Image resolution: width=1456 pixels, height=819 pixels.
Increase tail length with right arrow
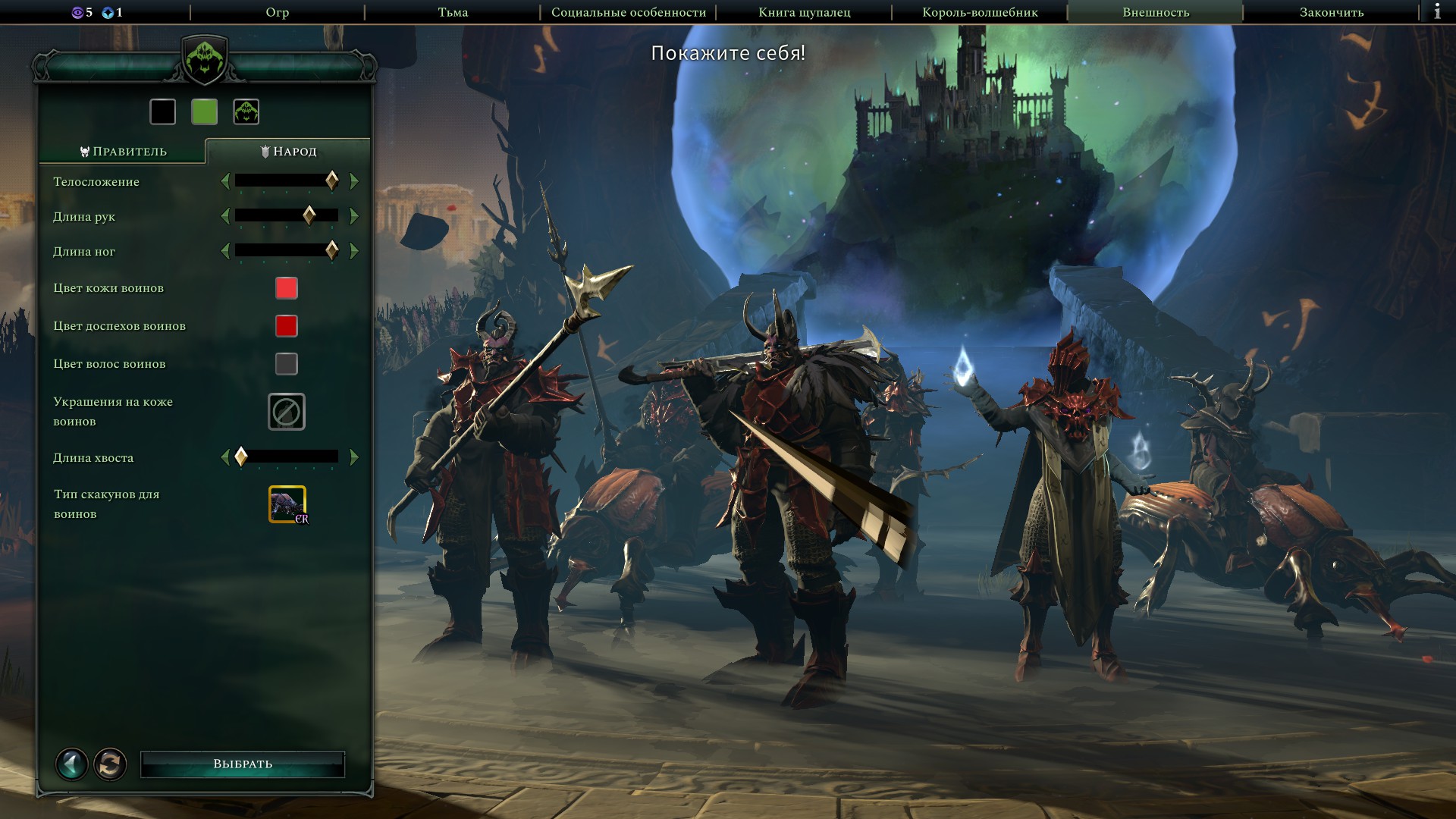click(354, 457)
